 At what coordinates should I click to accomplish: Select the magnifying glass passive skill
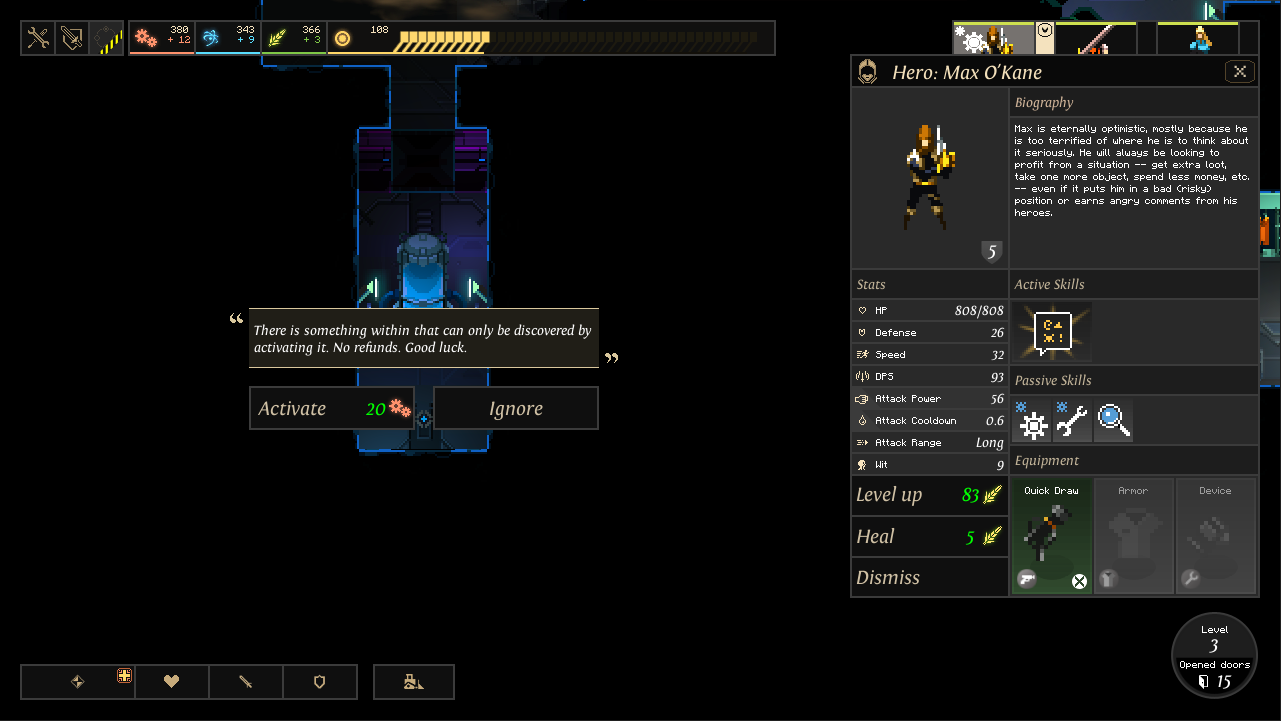click(x=1113, y=422)
